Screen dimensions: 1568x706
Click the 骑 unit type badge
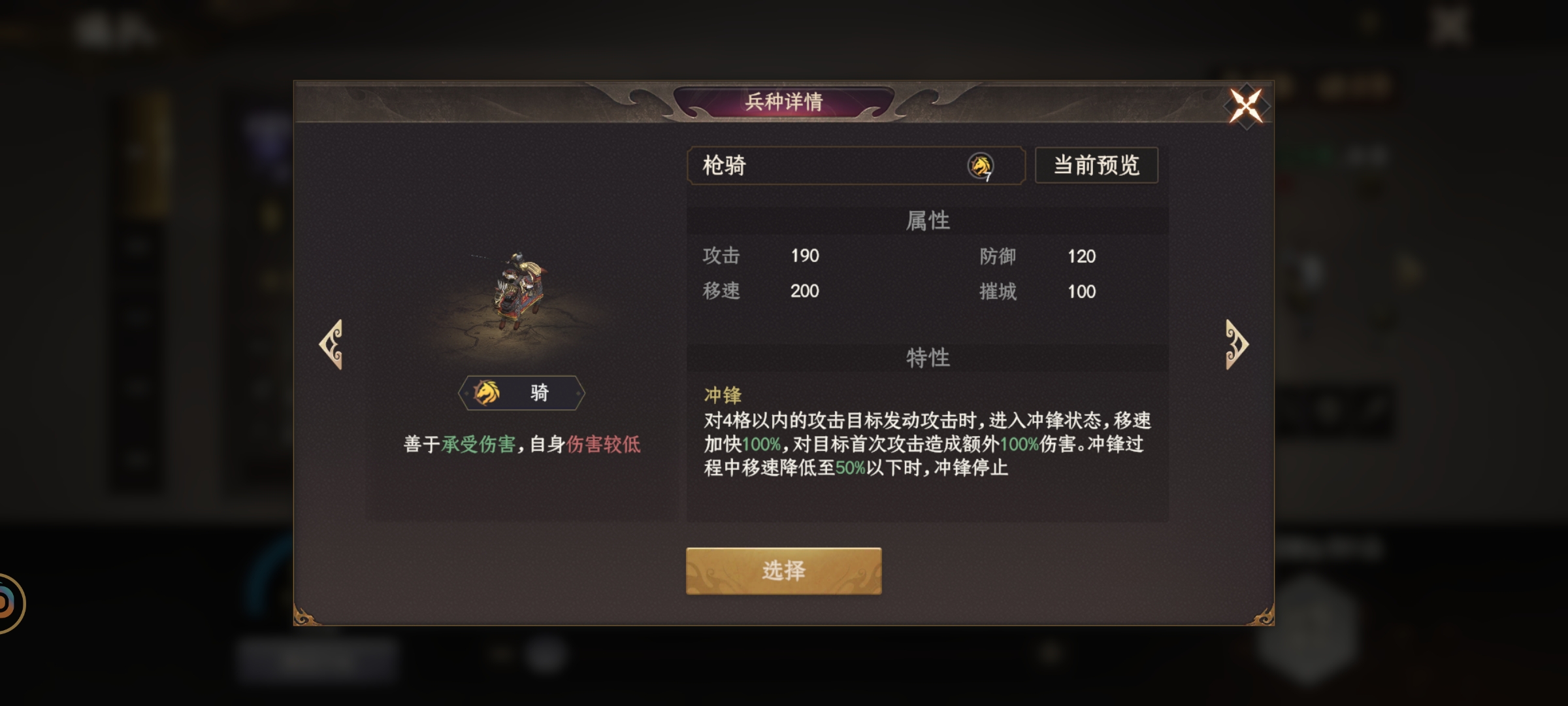click(521, 392)
